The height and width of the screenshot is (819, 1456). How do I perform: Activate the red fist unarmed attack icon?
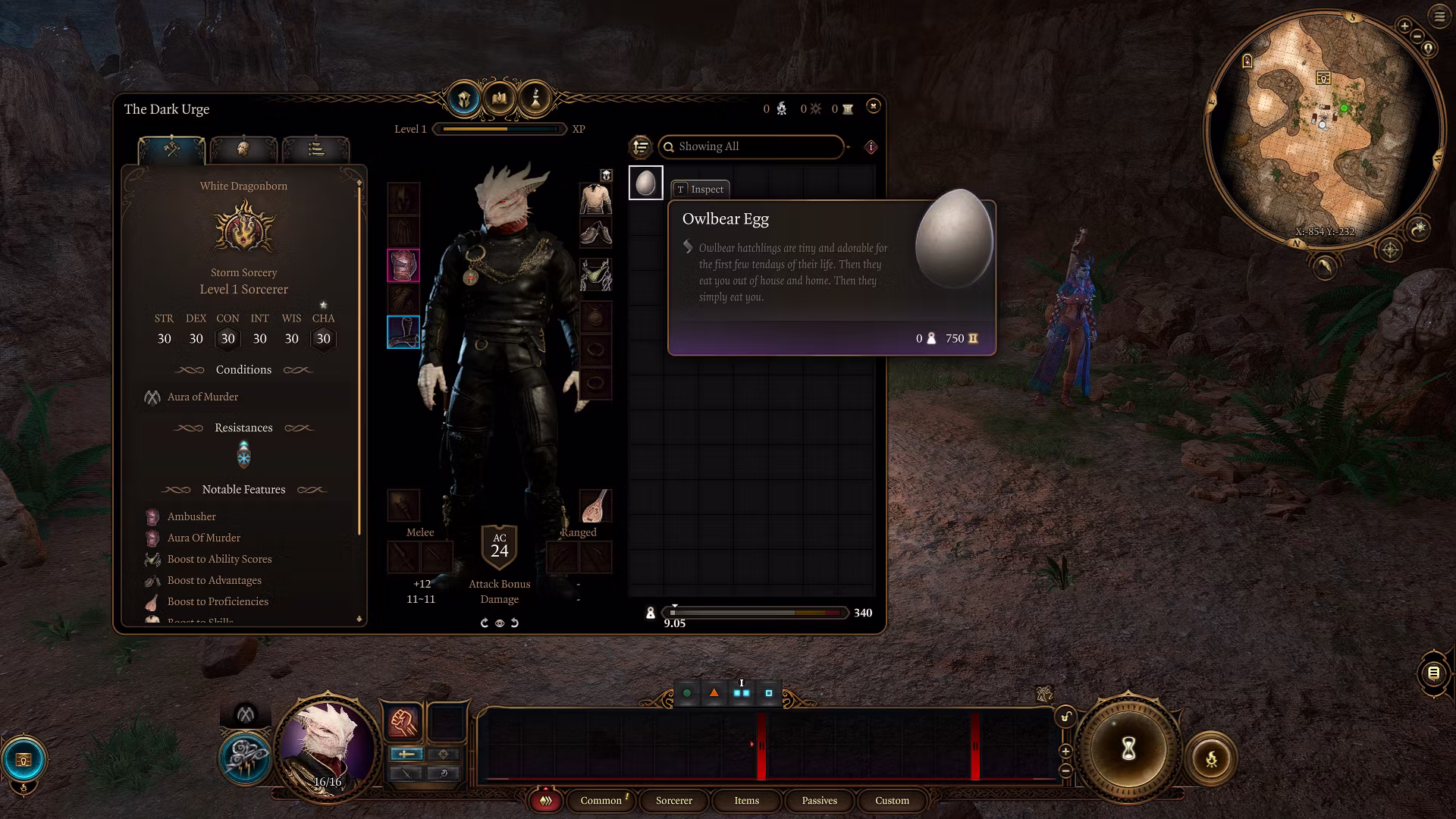click(x=403, y=722)
